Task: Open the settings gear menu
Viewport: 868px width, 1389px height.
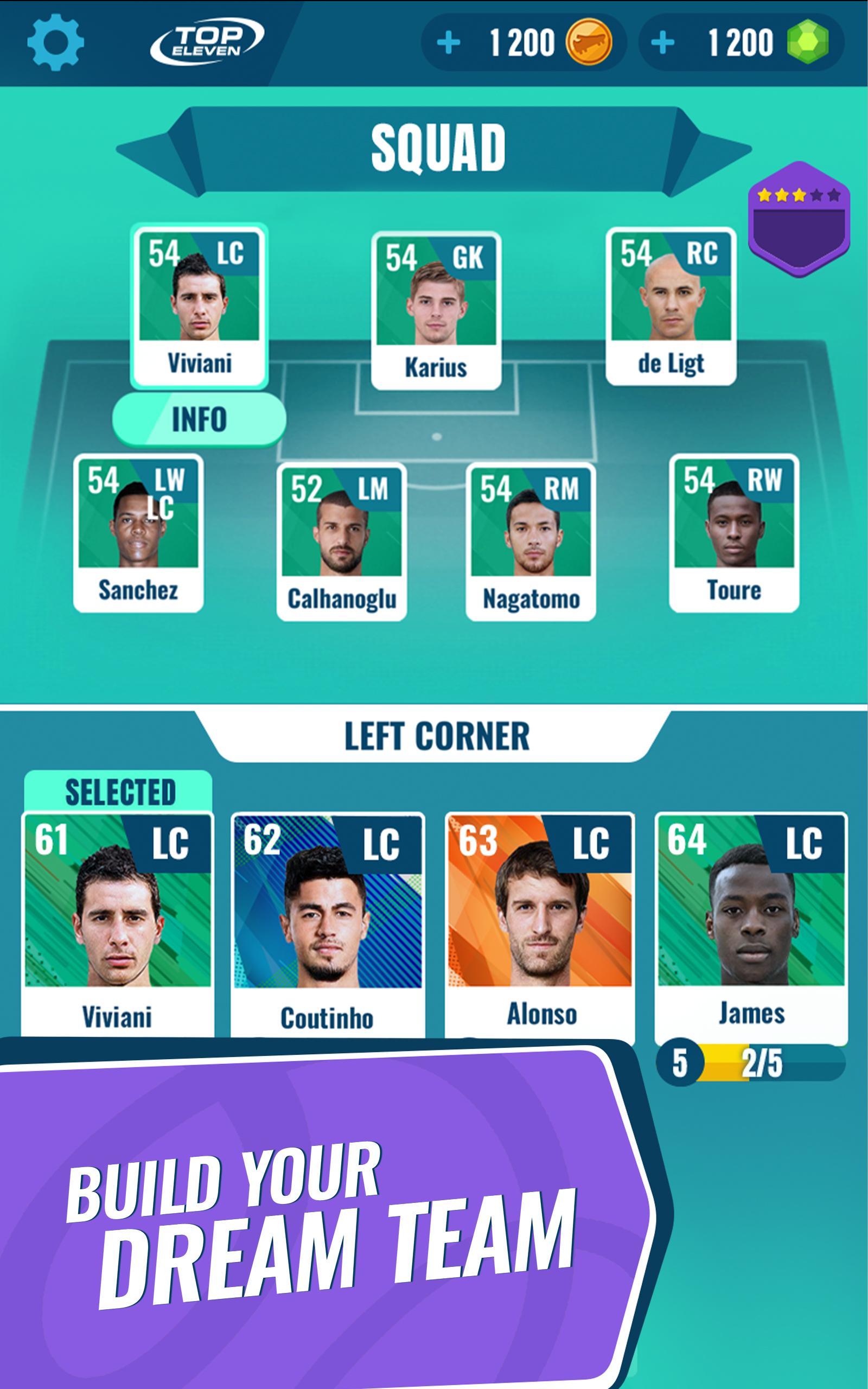Action: [x=56, y=41]
